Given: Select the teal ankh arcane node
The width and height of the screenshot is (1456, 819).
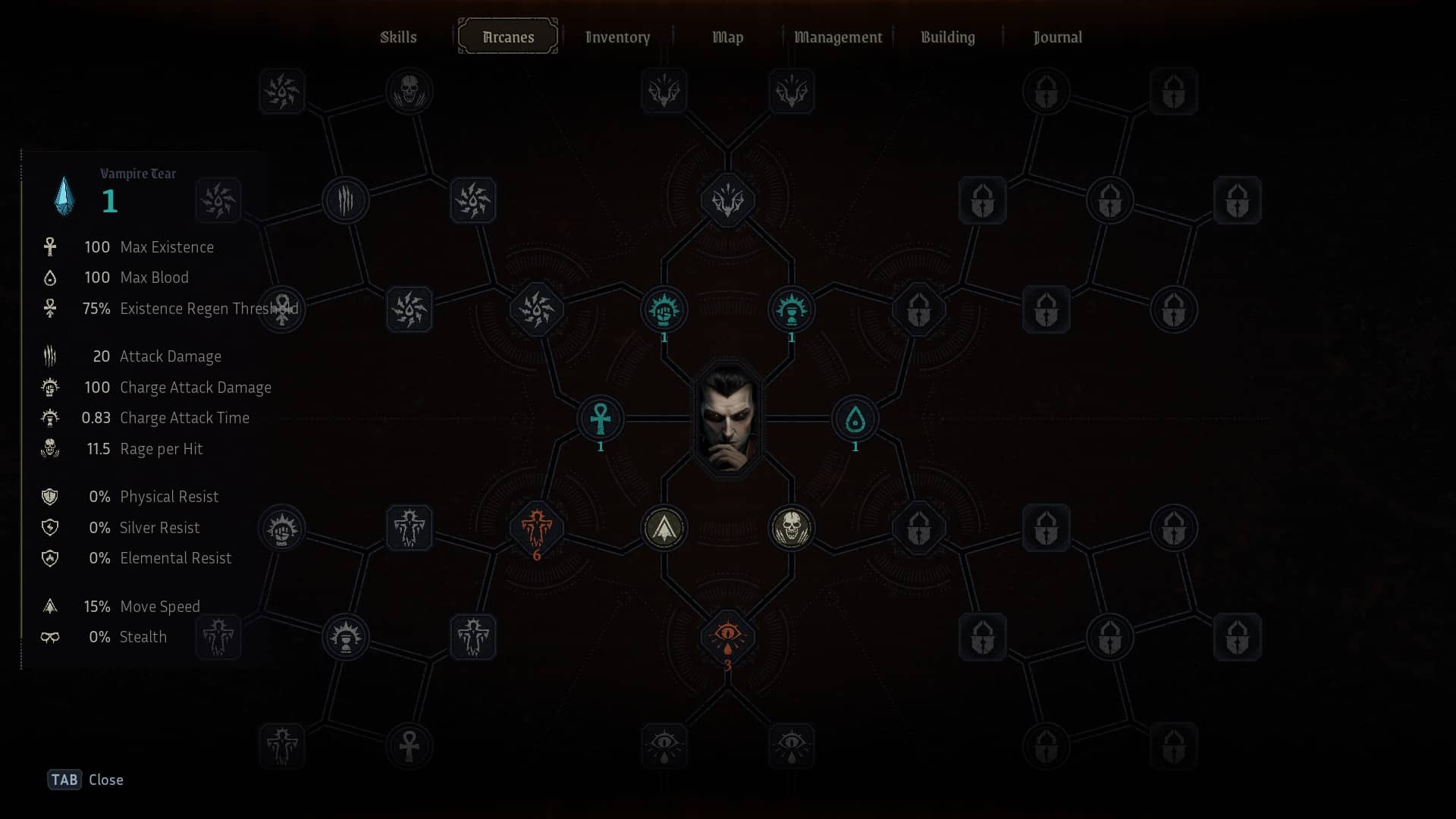Looking at the screenshot, I should tap(601, 419).
